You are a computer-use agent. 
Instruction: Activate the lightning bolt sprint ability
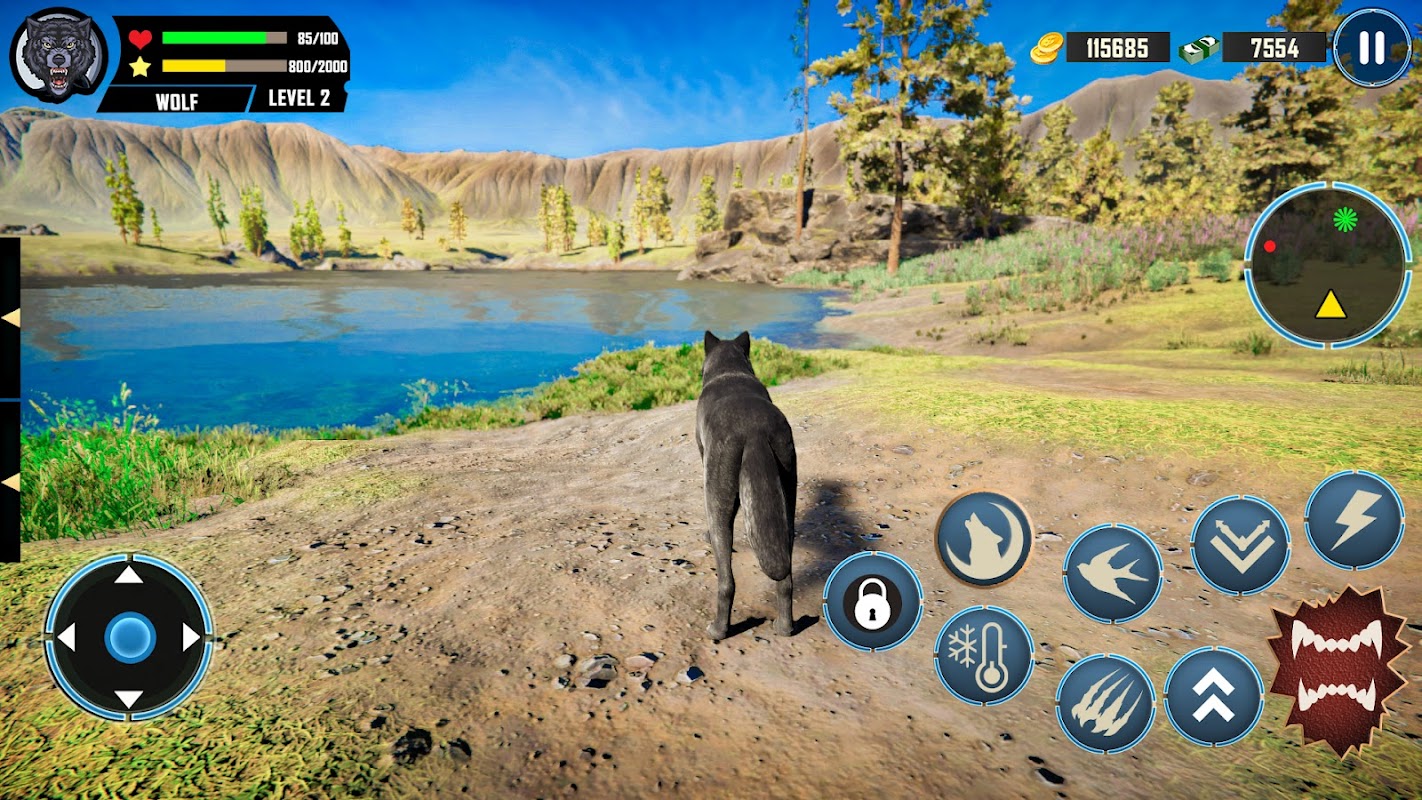pyautogui.click(x=1354, y=519)
